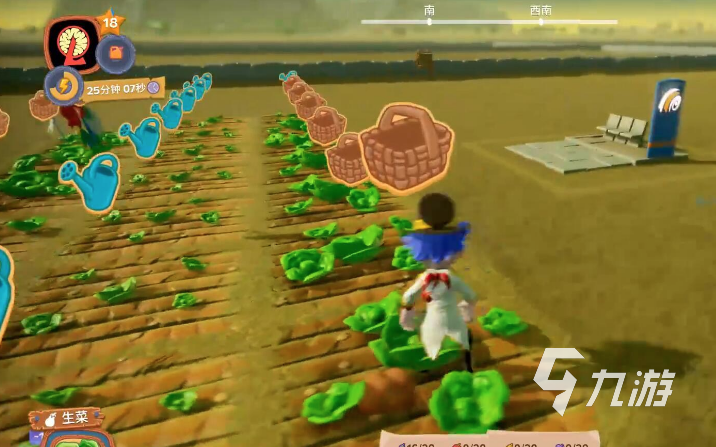Screen dimensions: 716x447
Task: Open the player avatar portrait
Action: click(71, 44)
